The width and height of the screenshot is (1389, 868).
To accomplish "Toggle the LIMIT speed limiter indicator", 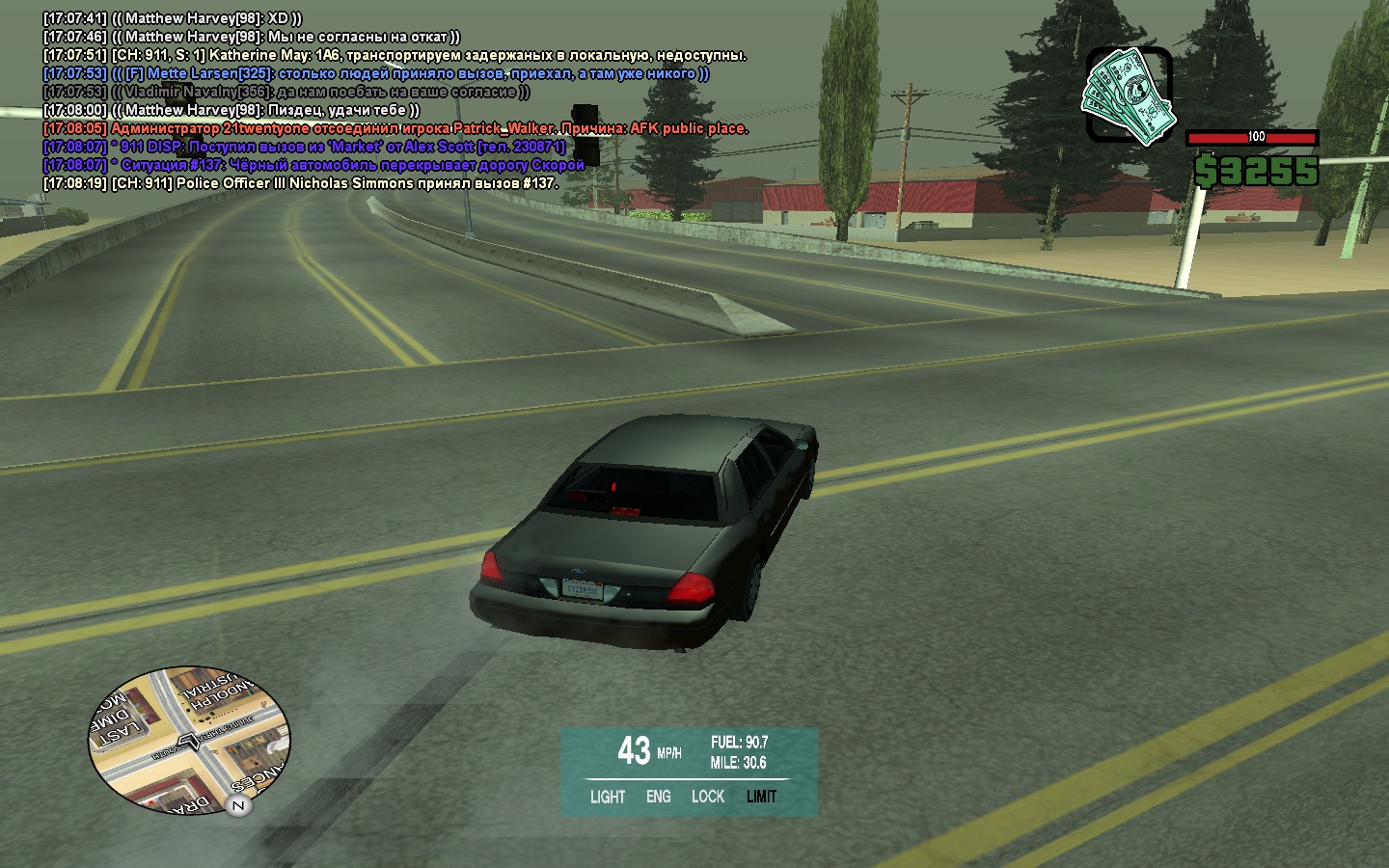I will (761, 797).
